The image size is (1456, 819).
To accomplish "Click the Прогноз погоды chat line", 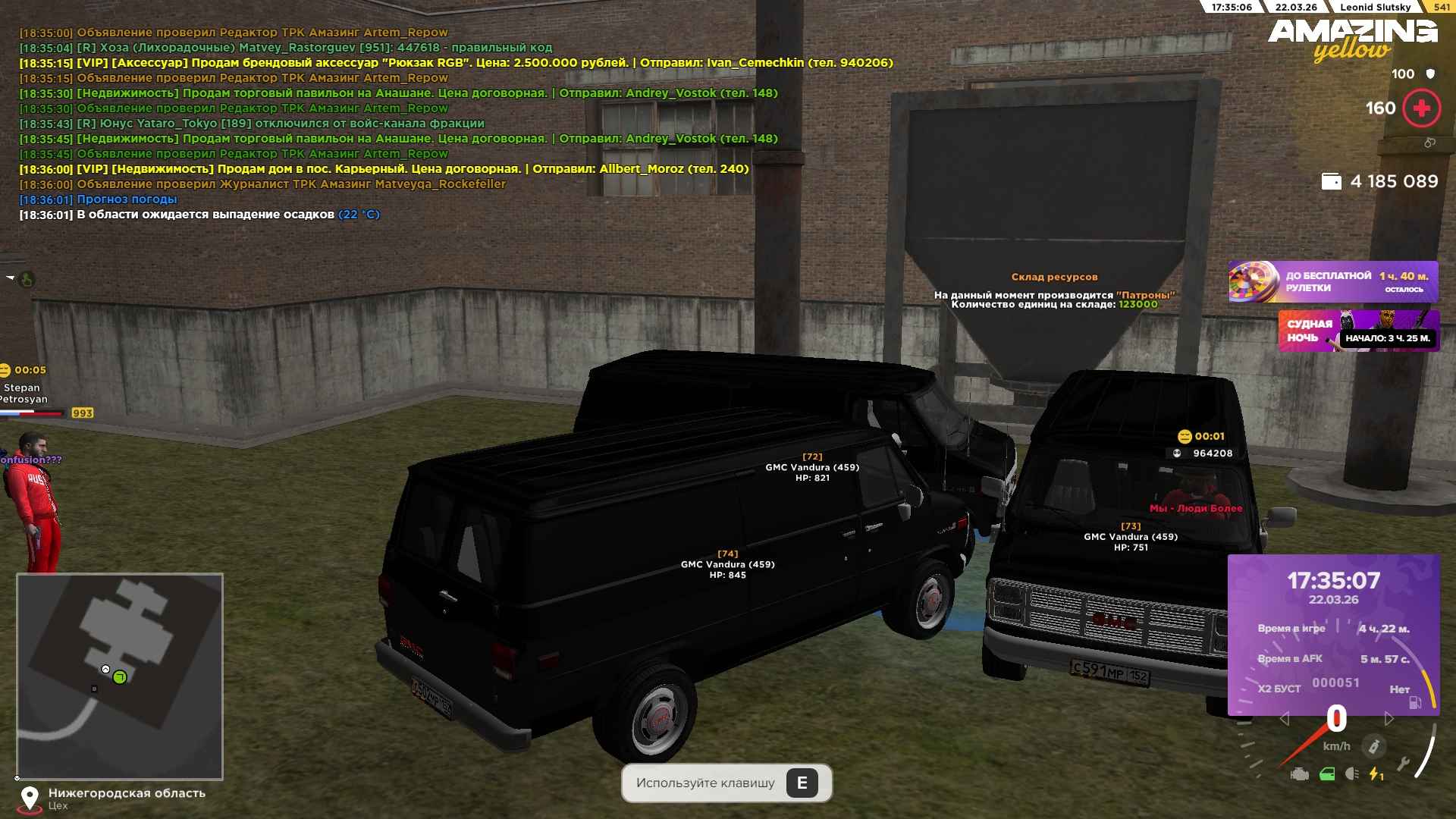I will point(127,199).
